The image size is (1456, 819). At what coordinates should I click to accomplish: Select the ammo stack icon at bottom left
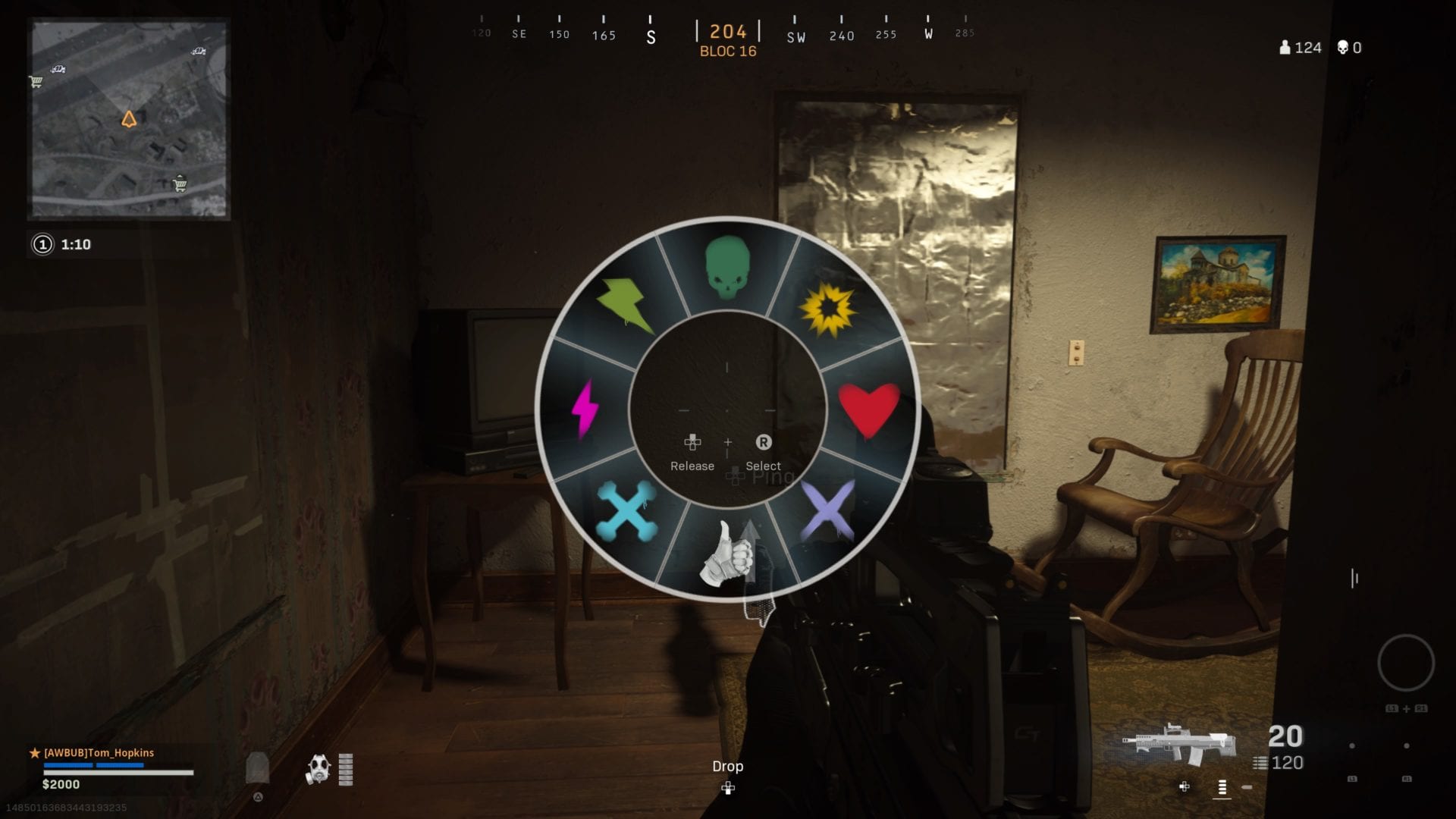[259, 767]
